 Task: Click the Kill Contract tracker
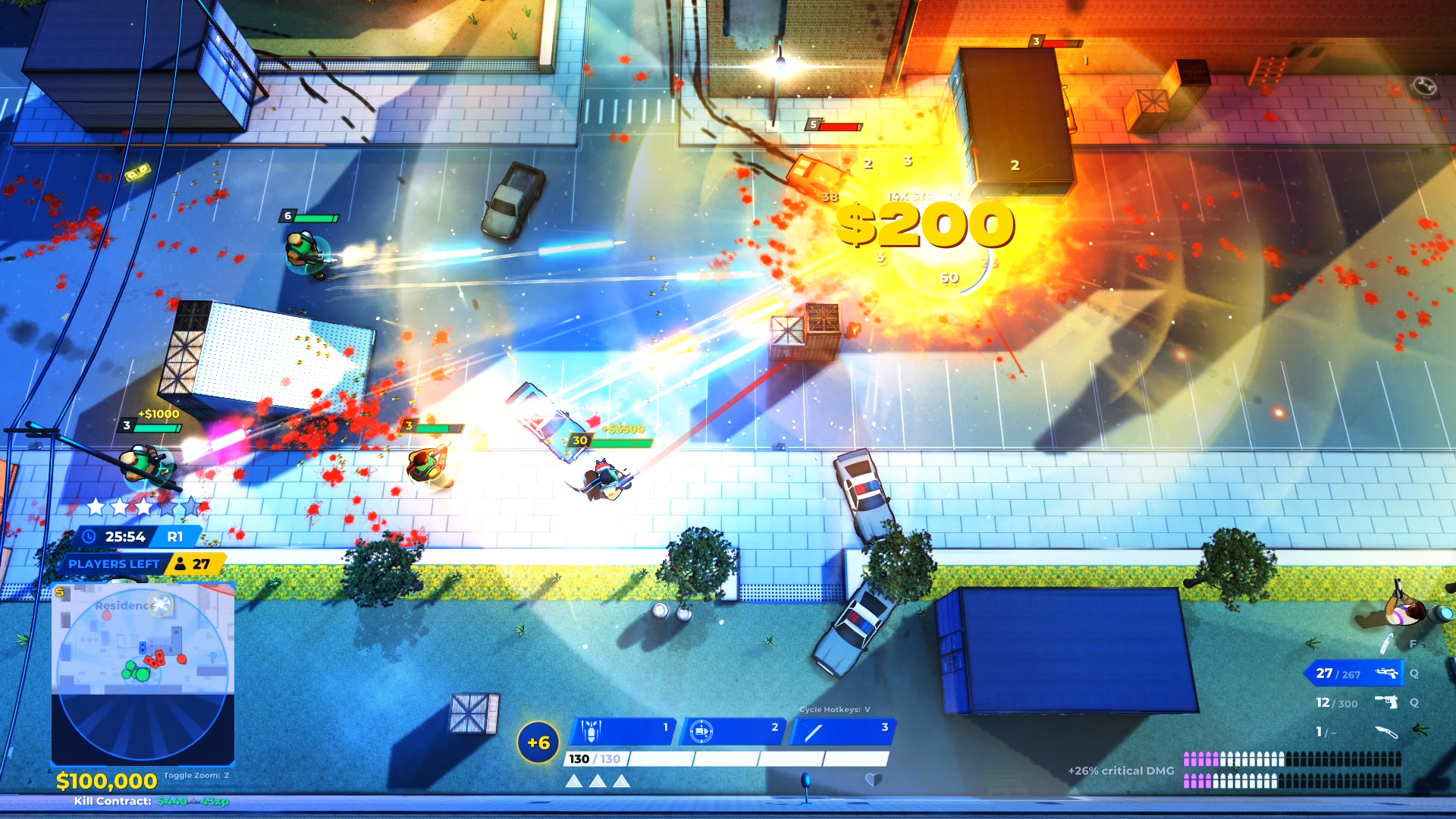(151, 801)
